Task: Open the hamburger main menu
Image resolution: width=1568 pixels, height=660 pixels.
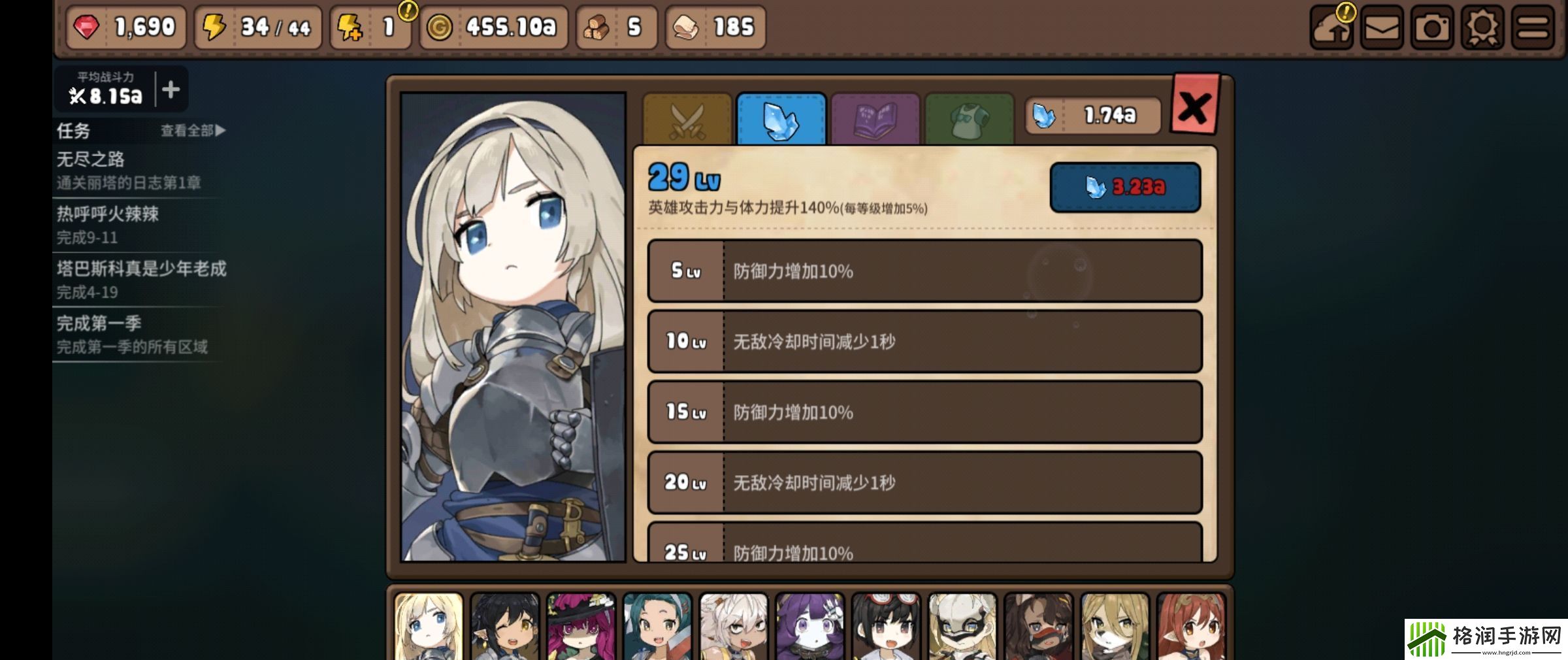Action: point(1532,27)
